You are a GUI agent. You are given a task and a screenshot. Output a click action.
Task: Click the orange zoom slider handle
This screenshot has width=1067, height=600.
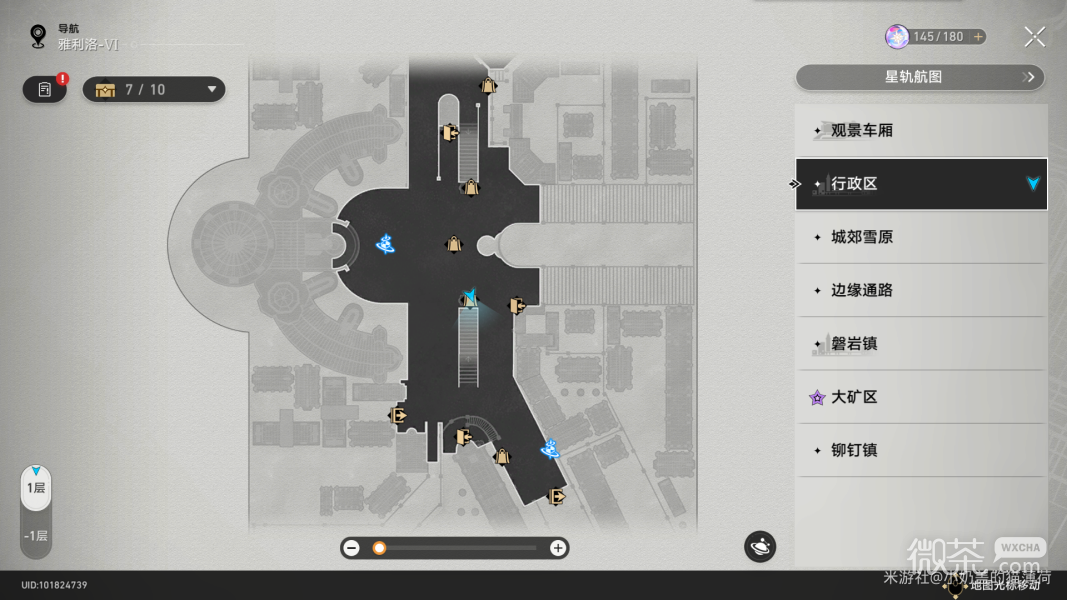(379, 548)
